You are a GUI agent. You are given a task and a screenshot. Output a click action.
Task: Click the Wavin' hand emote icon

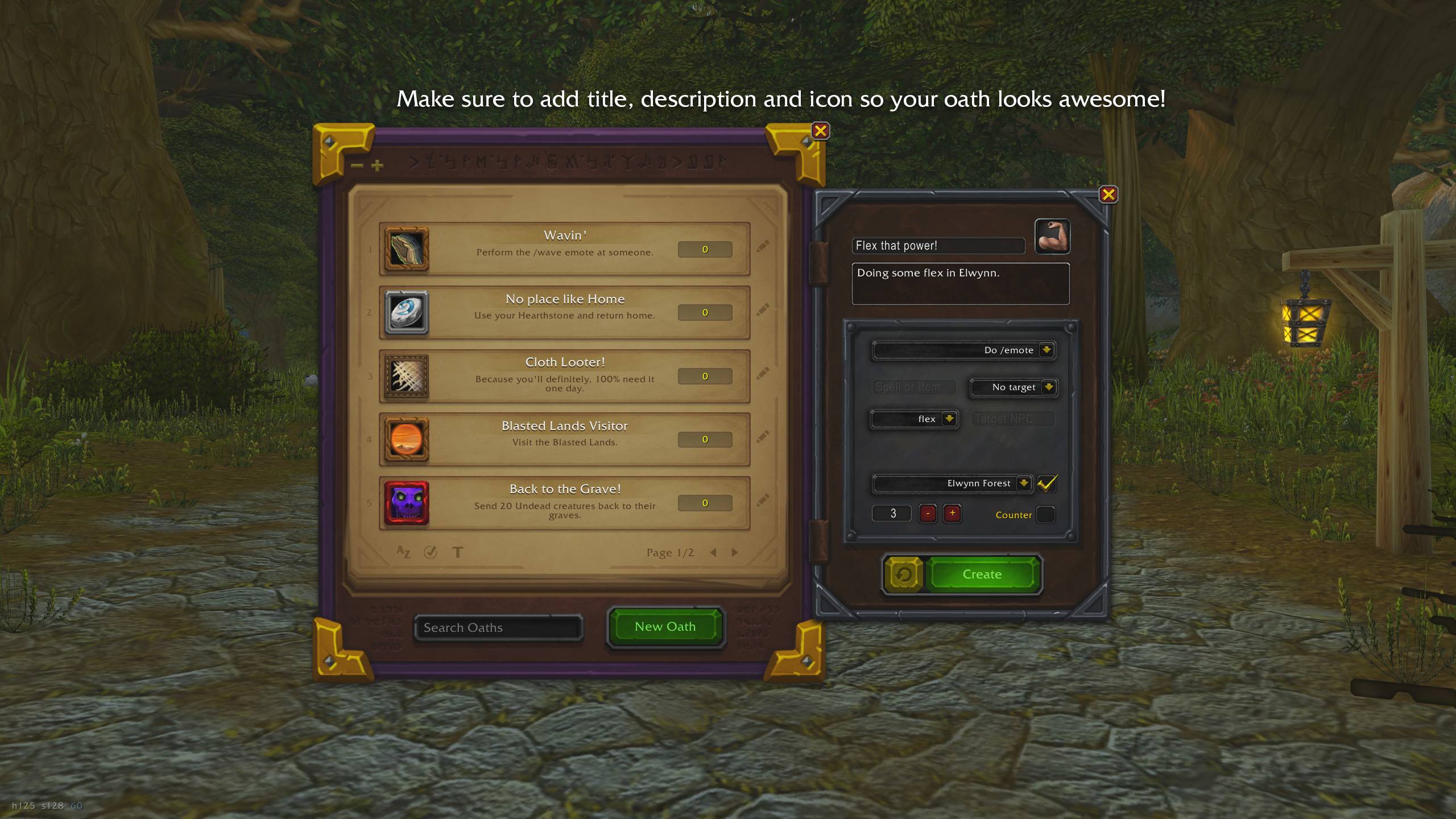point(406,249)
